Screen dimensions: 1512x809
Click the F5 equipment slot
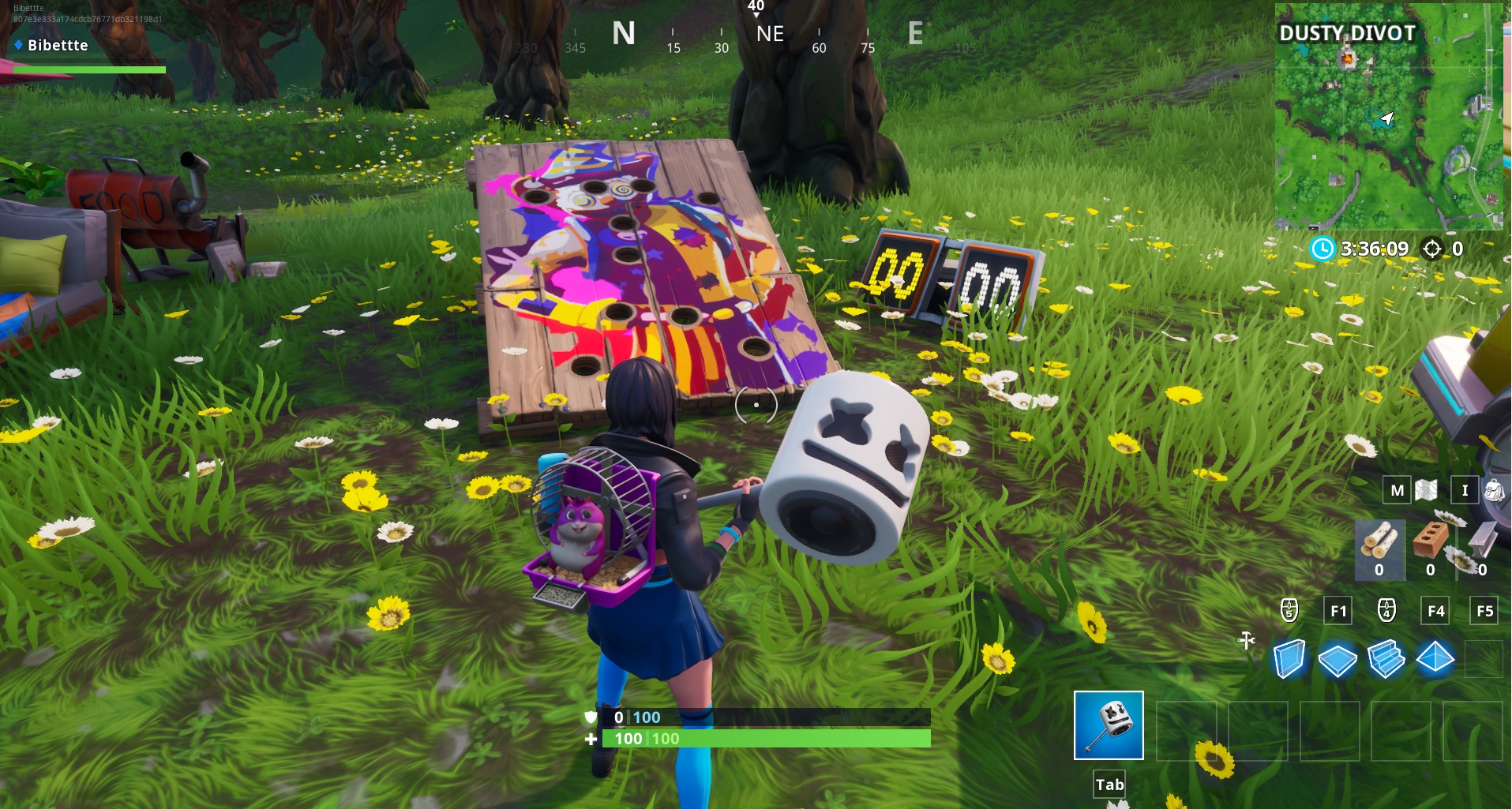(1485, 610)
